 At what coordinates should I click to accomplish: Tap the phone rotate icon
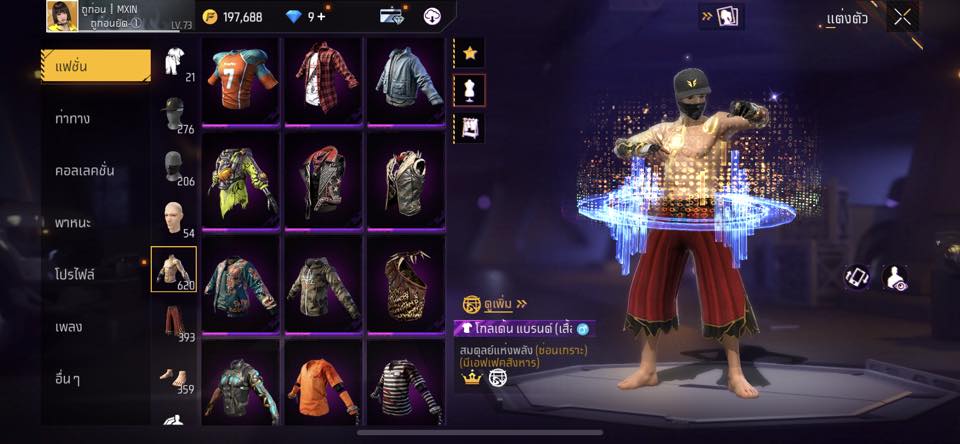(x=857, y=278)
